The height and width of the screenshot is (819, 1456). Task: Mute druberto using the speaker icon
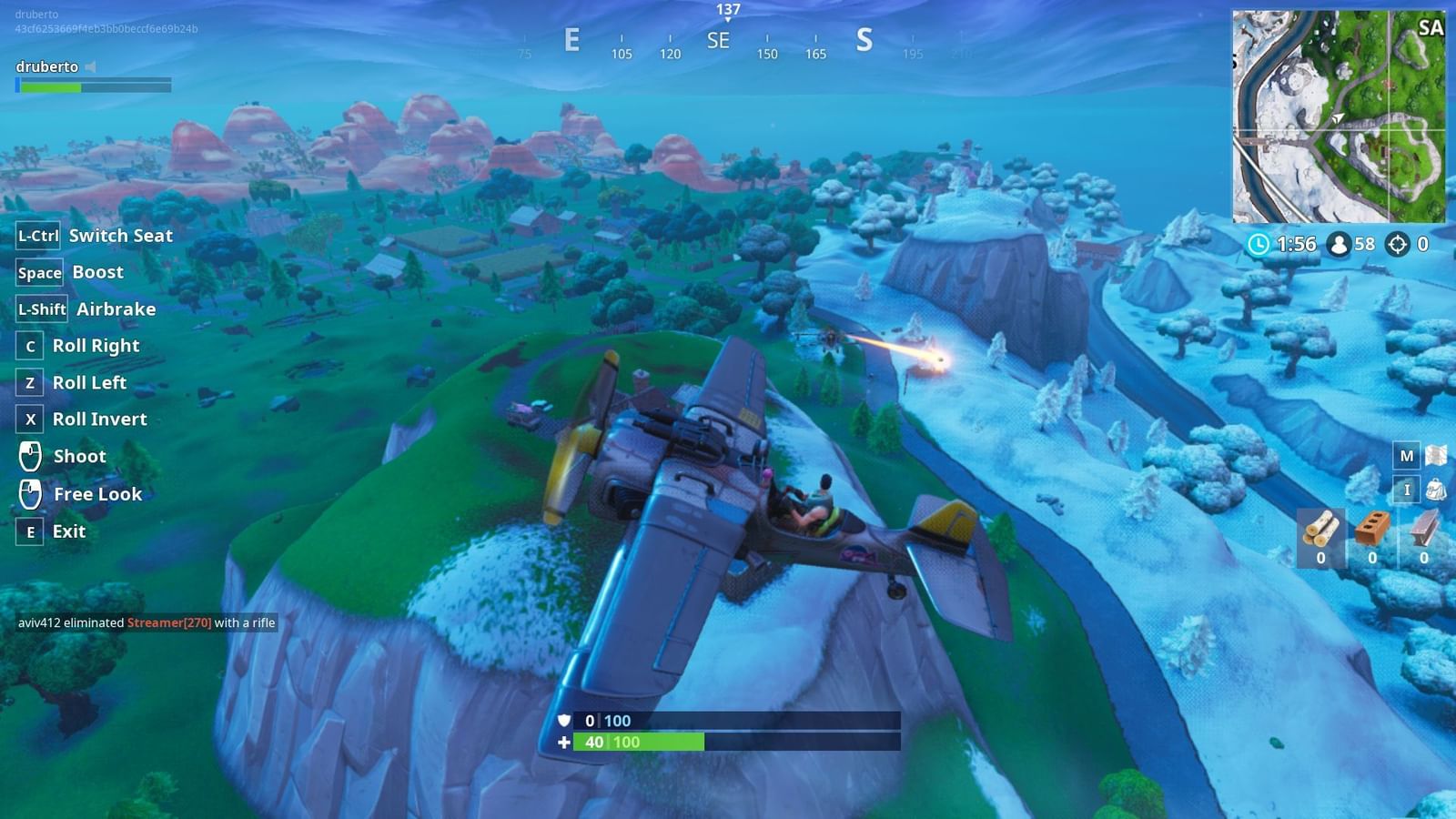point(88,66)
